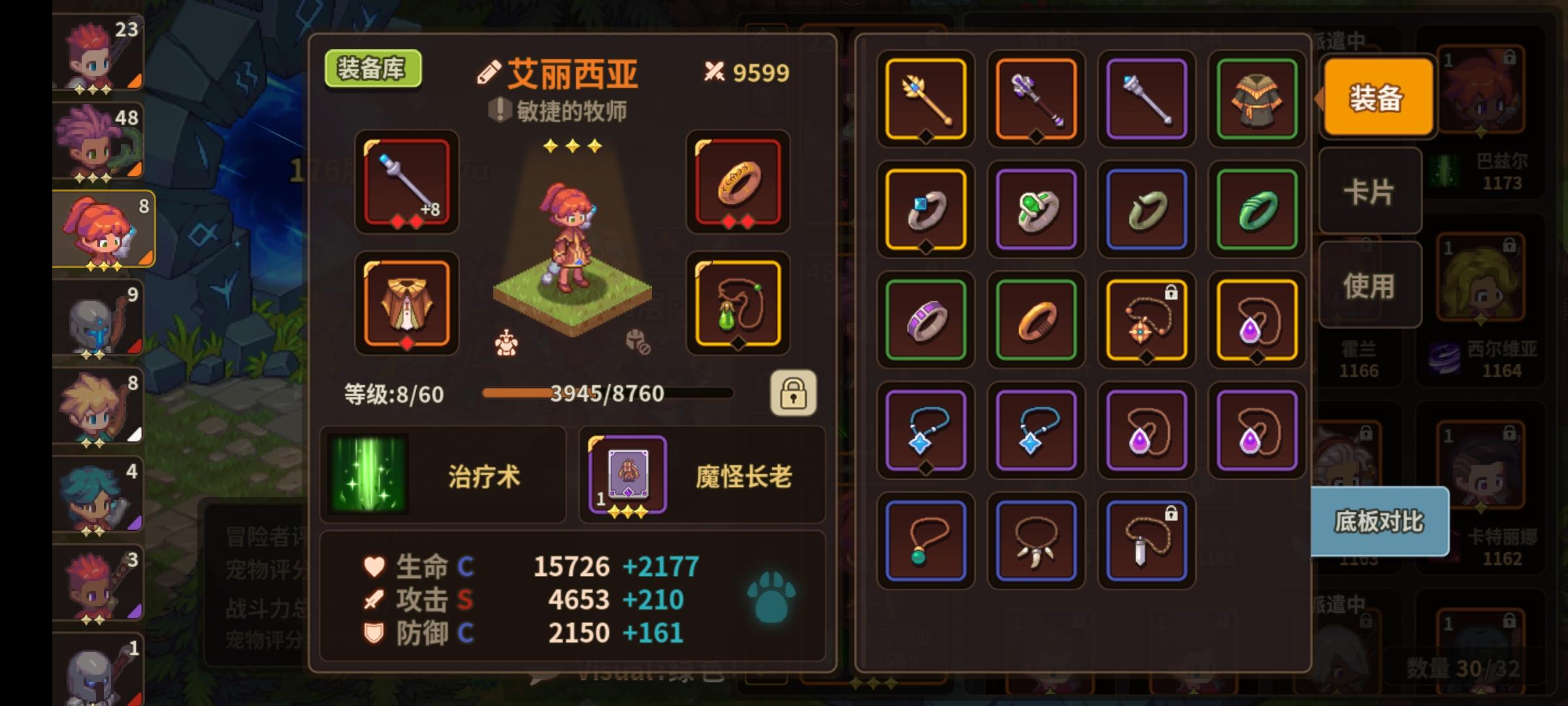Choose the green robe armor in inventory
The image size is (1568, 706).
(x=1256, y=99)
